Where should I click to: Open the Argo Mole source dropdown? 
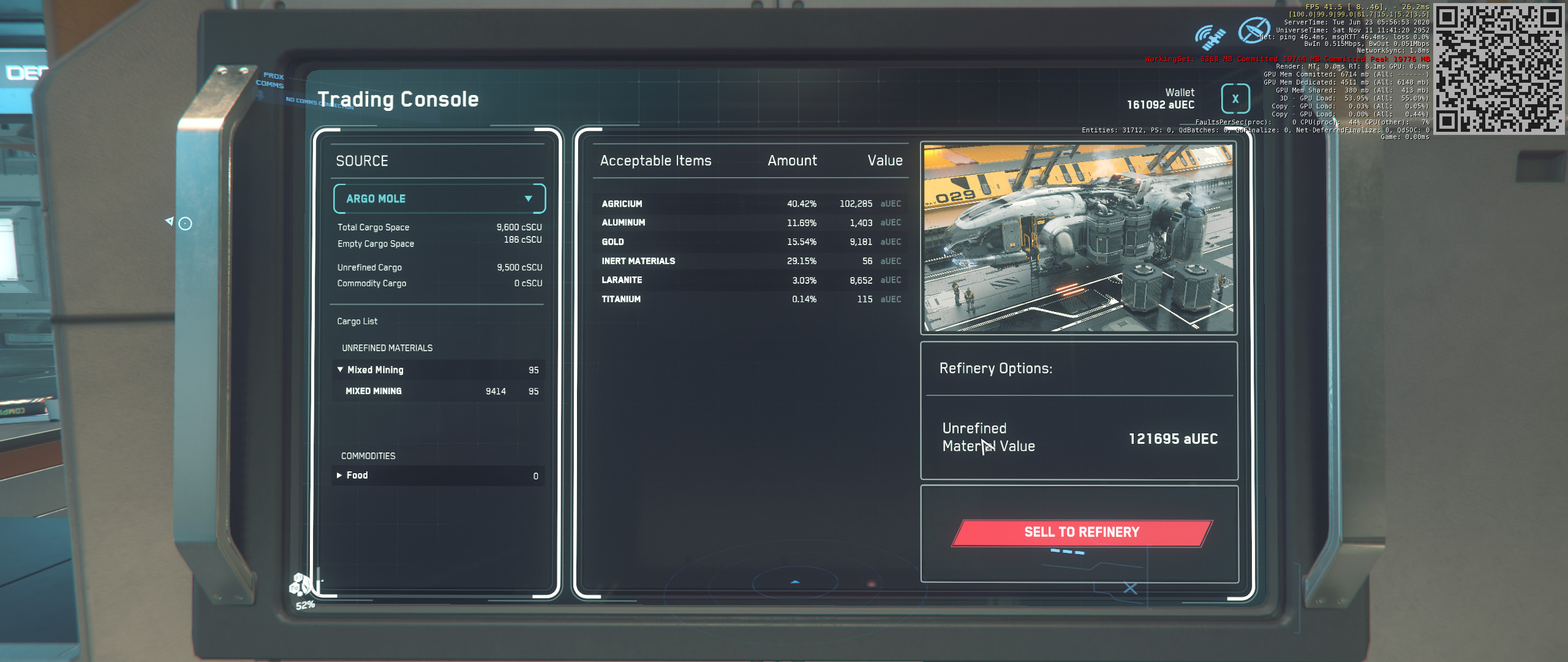(439, 199)
